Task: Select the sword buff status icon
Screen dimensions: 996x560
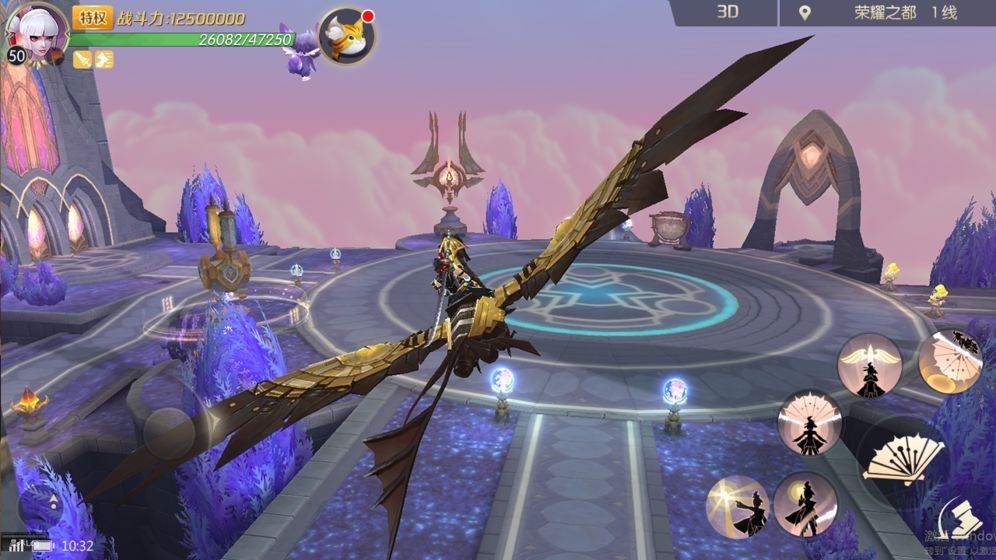Action: [83, 60]
